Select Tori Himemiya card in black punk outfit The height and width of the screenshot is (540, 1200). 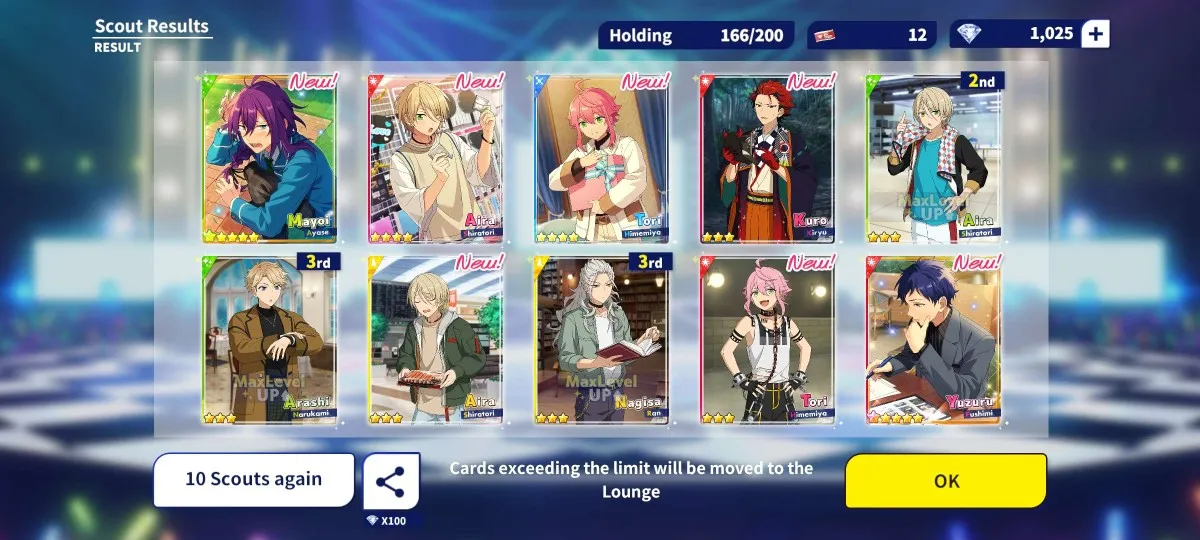(x=768, y=338)
